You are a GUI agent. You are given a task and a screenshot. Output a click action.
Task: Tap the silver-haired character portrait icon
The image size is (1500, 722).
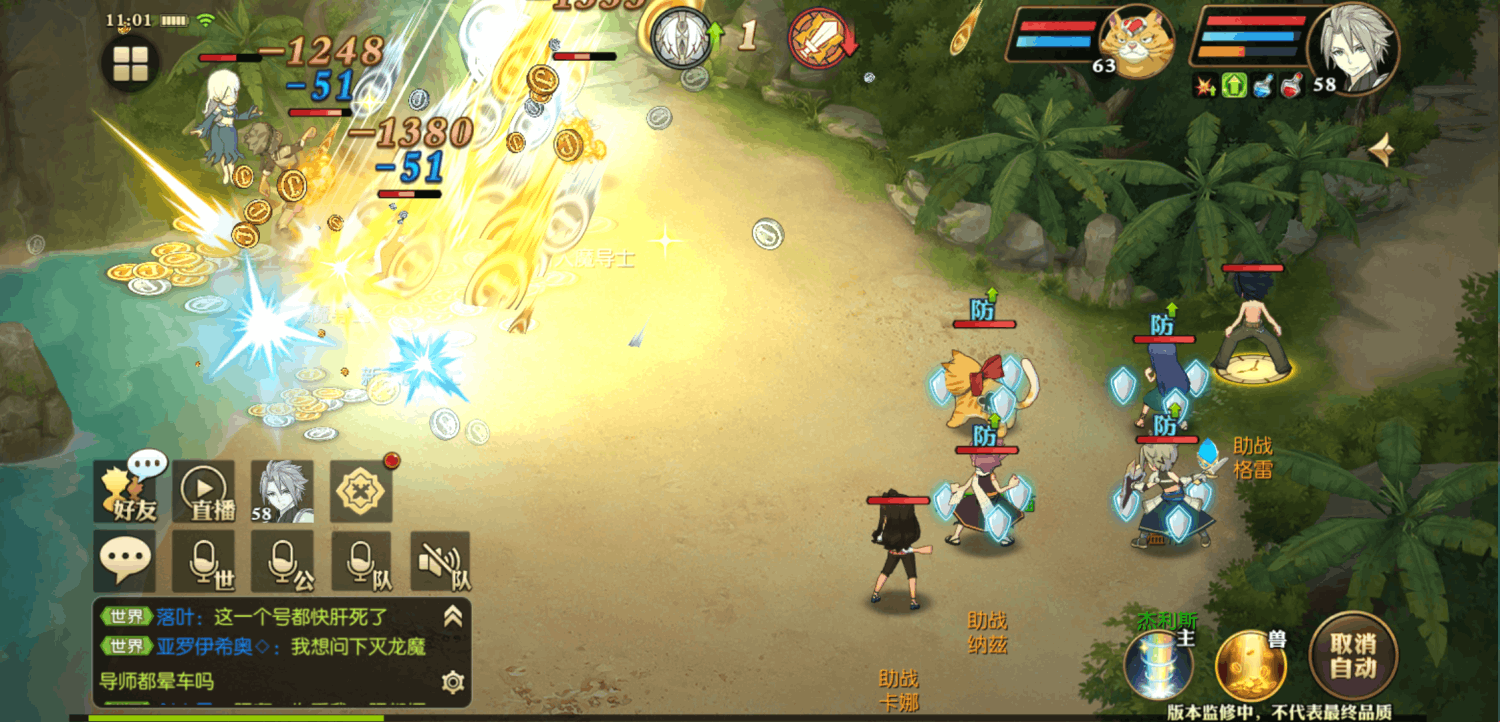[282, 491]
